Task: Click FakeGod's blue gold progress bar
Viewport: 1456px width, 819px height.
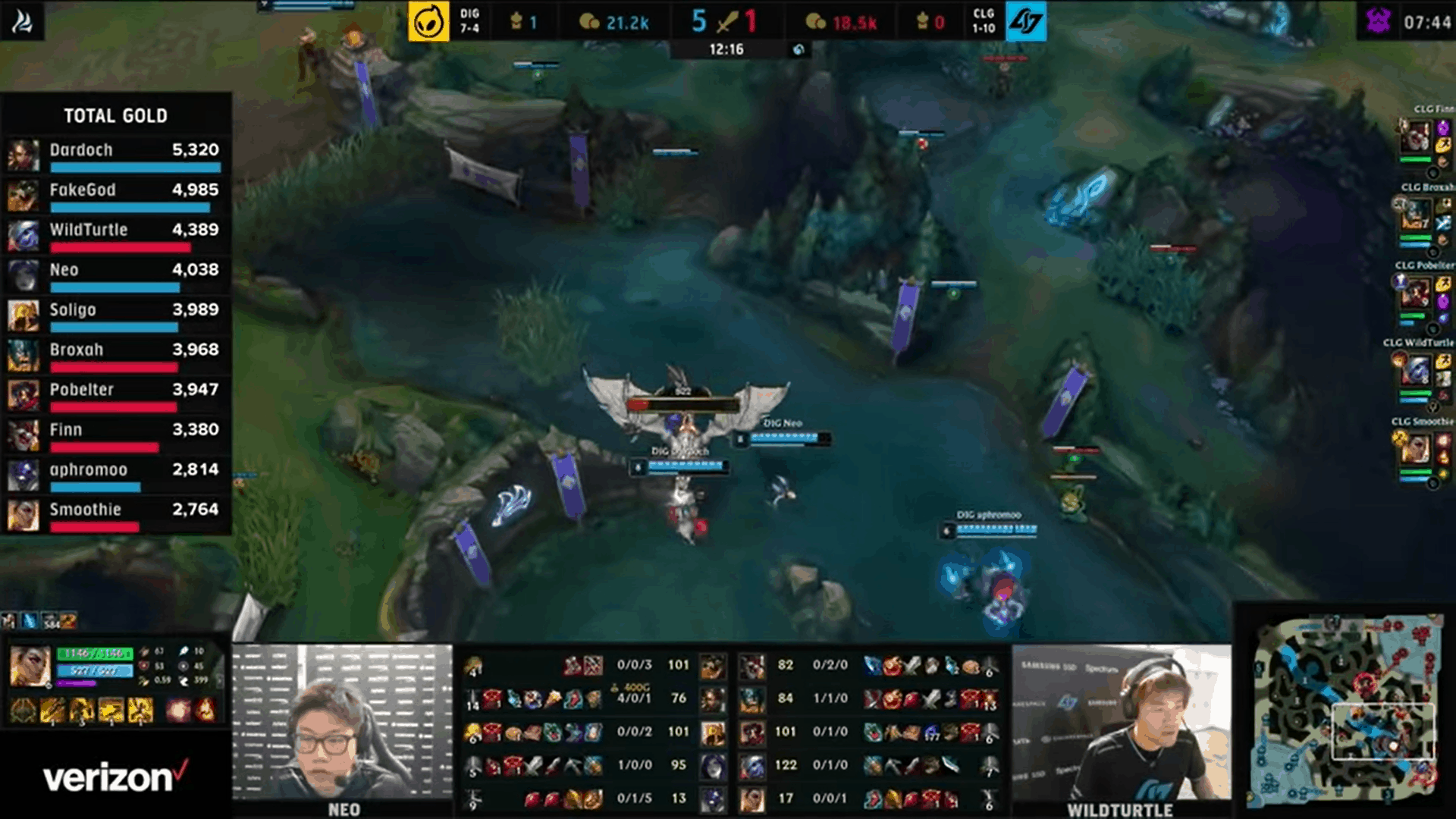Action: [x=129, y=206]
